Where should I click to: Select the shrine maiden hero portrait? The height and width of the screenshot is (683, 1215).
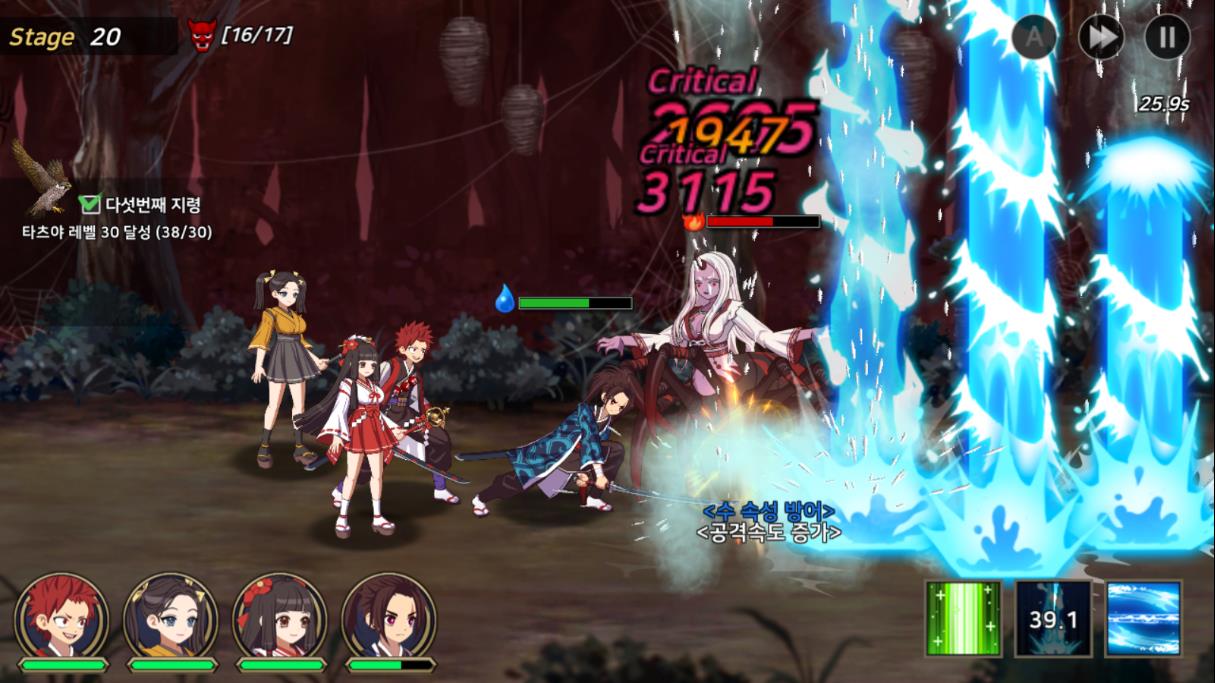[x=280, y=616]
